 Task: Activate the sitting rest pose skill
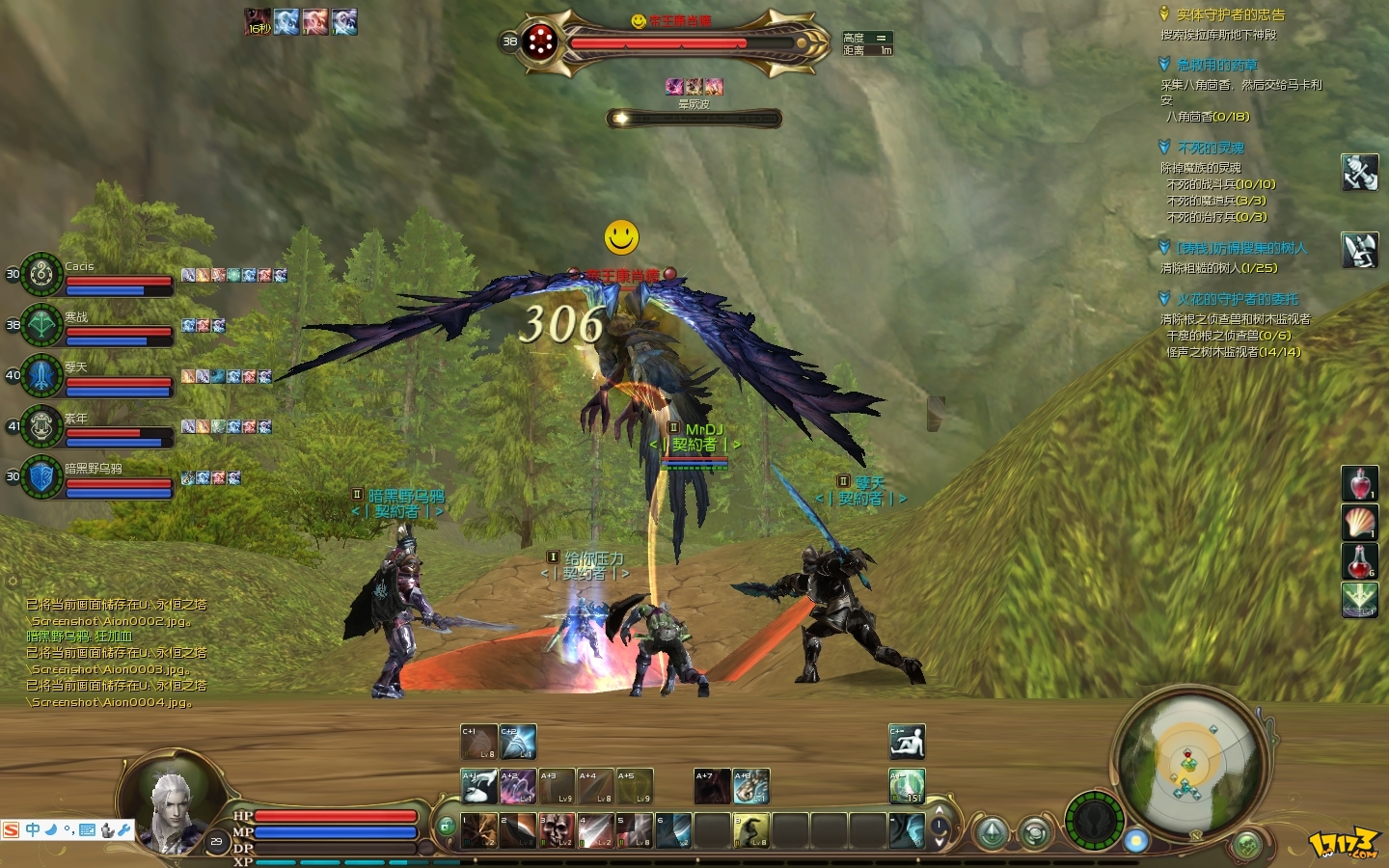pyautogui.click(x=907, y=742)
